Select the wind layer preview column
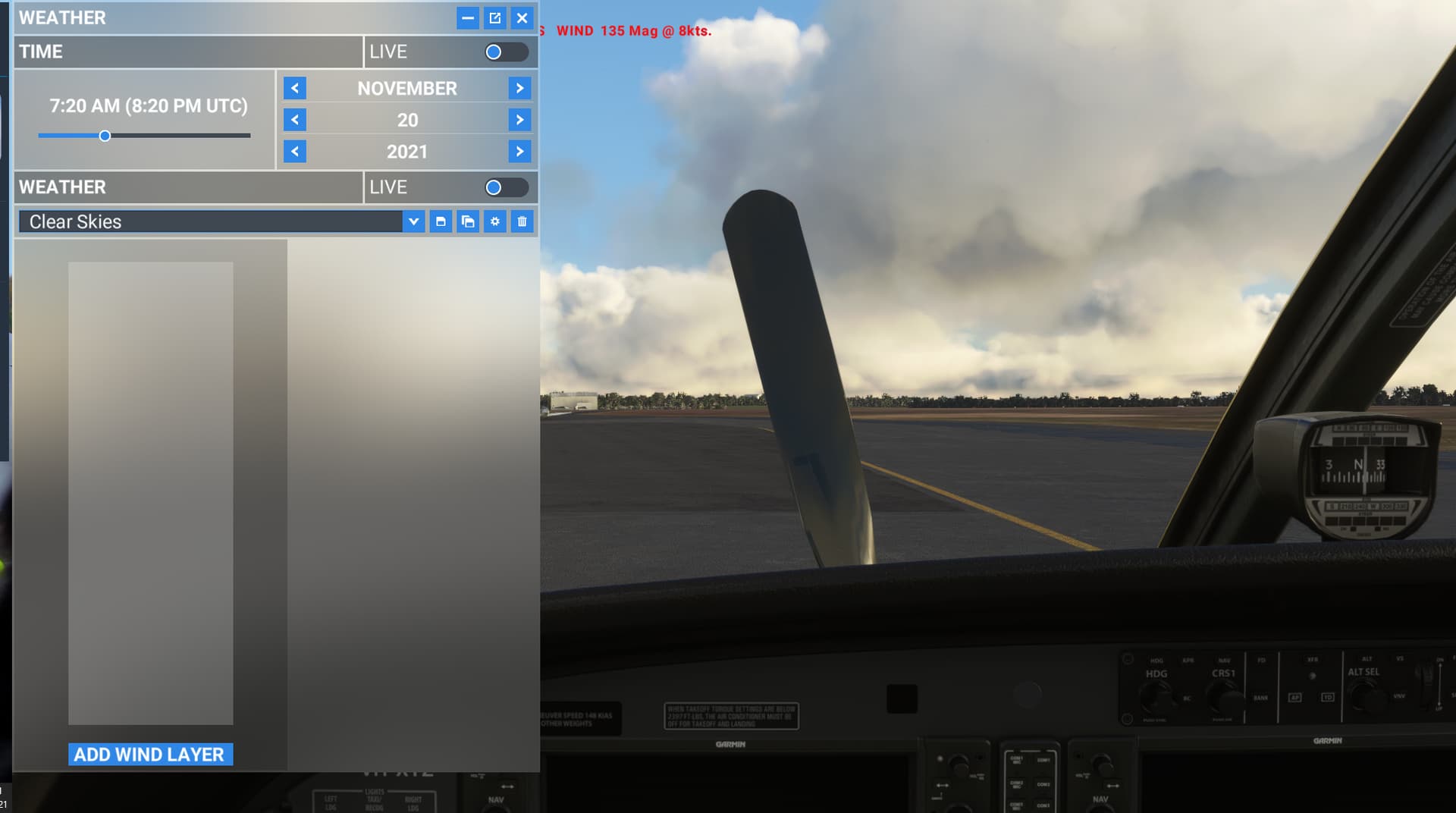The width and height of the screenshot is (1456, 813). click(150, 493)
